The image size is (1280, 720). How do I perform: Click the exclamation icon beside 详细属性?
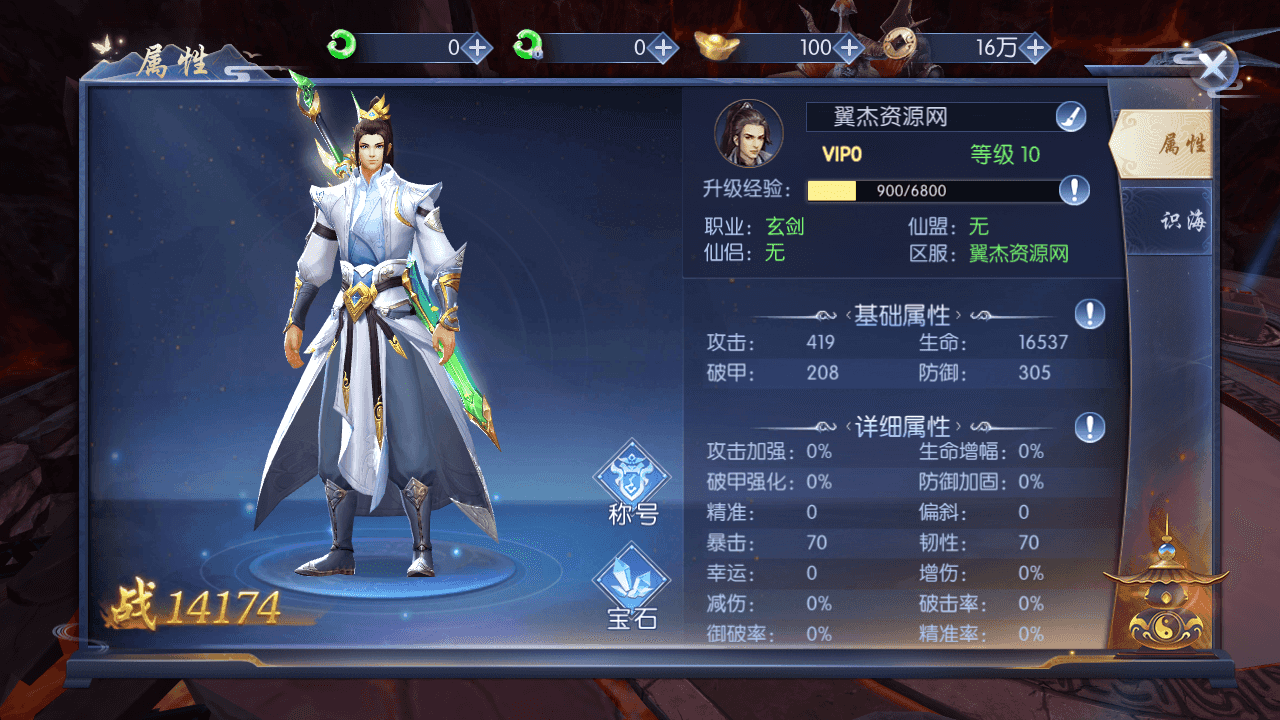(1091, 426)
